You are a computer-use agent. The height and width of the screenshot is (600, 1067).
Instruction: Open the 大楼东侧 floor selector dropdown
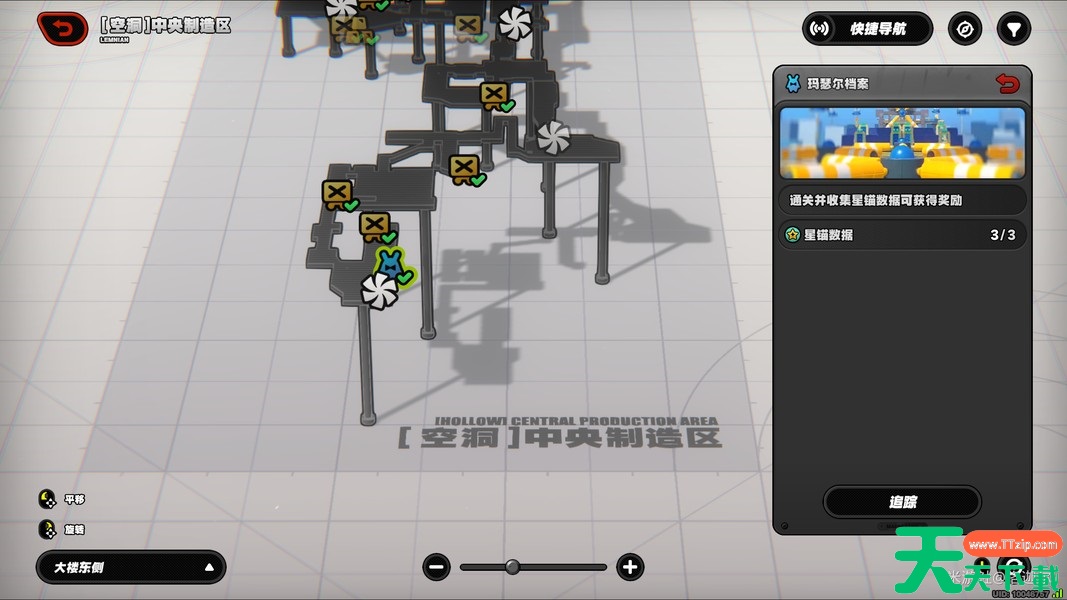(131, 567)
